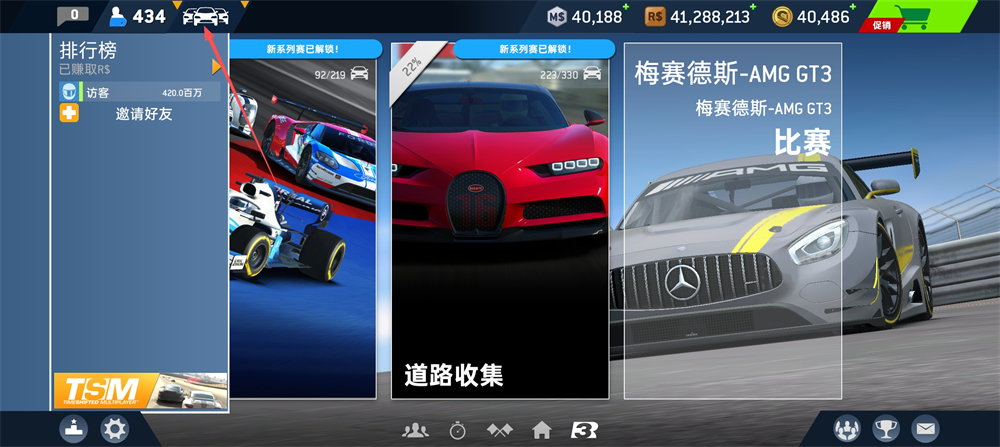Add more R$ cash

tap(755, 9)
